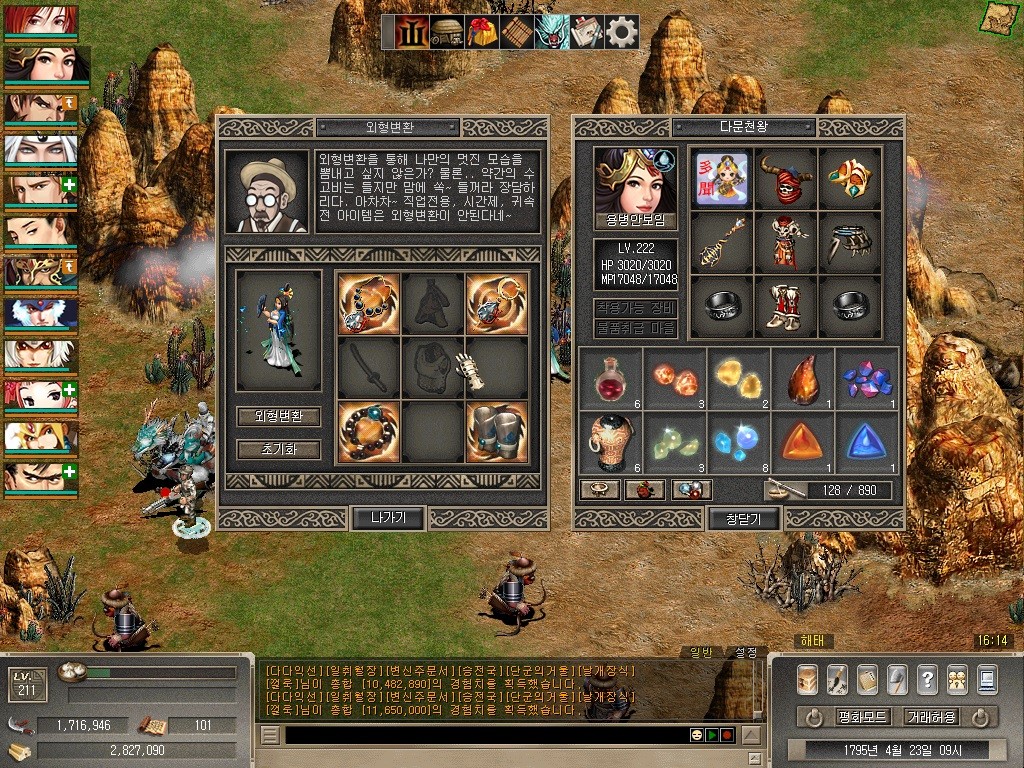1024x768 pixels.
Task: Select the red-haired party member portrait
Action: coord(40,22)
